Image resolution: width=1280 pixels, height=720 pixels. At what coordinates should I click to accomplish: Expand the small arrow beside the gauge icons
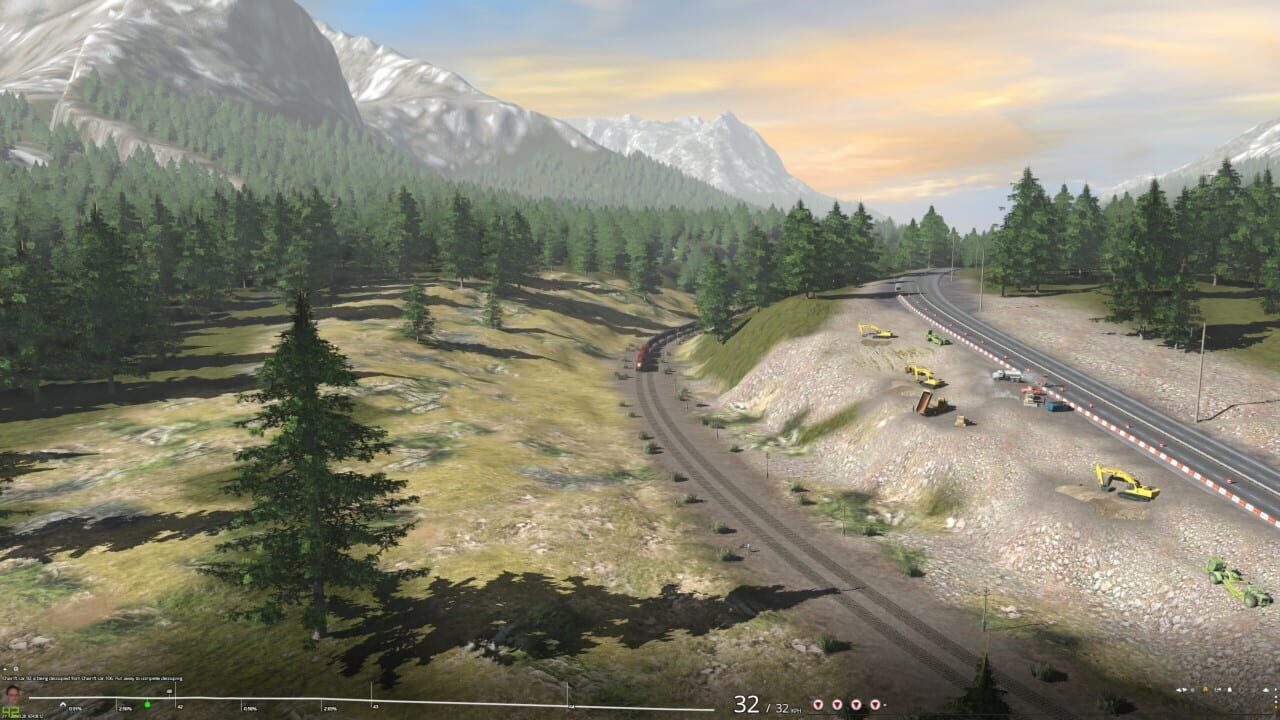click(x=886, y=704)
